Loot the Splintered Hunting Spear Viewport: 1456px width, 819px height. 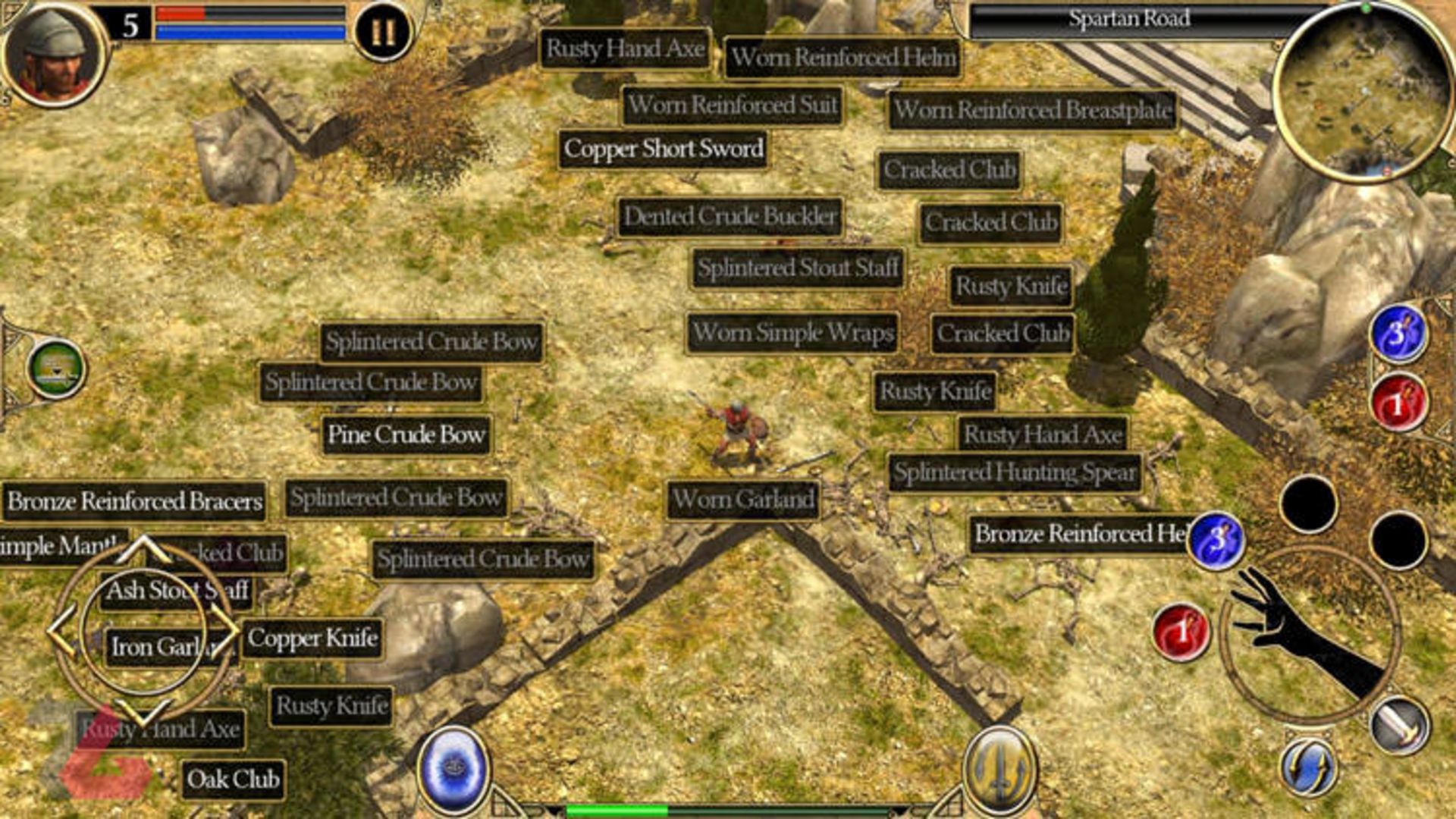point(1015,472)
